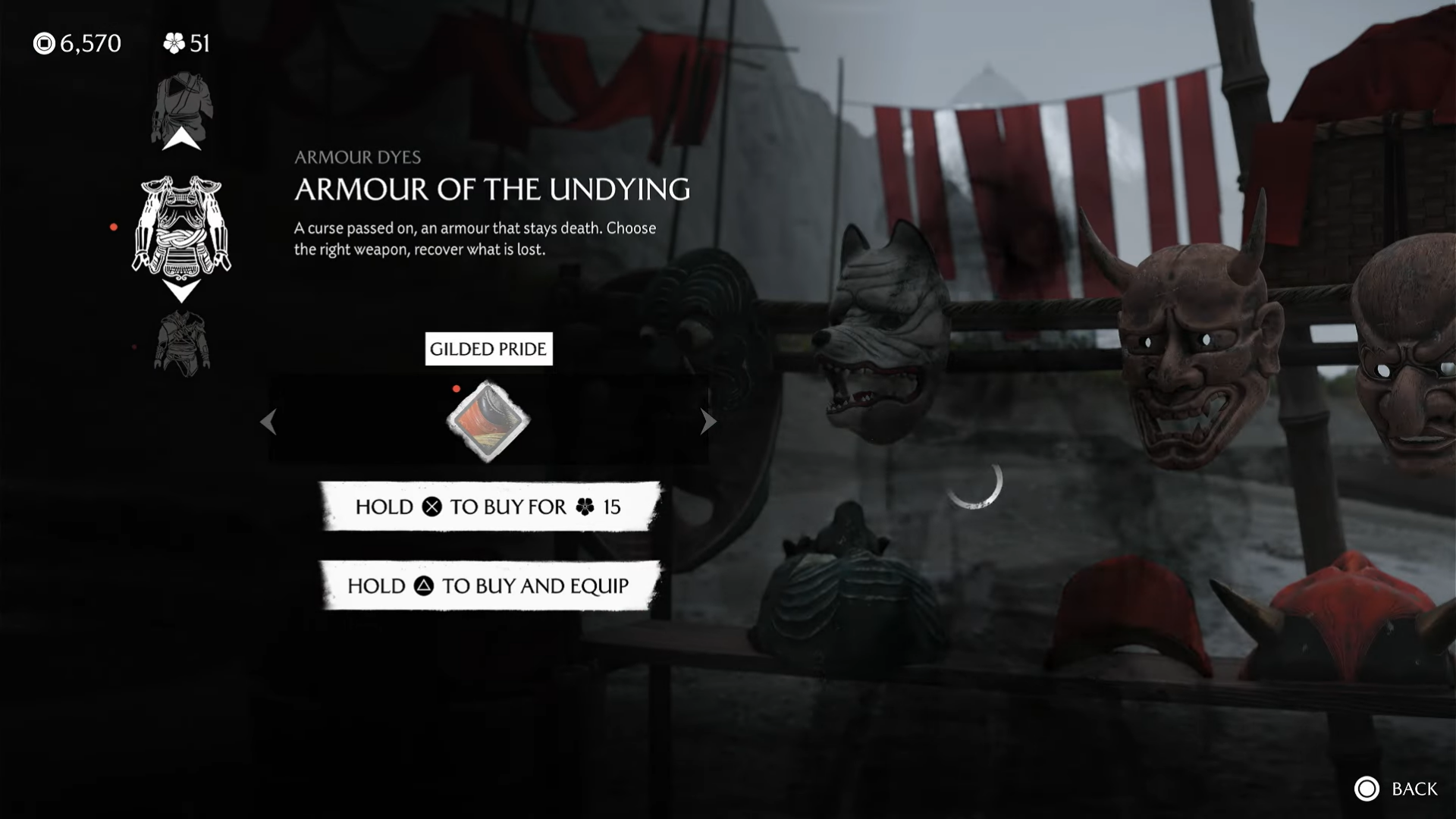Select the Gilded Pride label
Viewport: 1456px width, 819px height.
[x=488, y=349]
